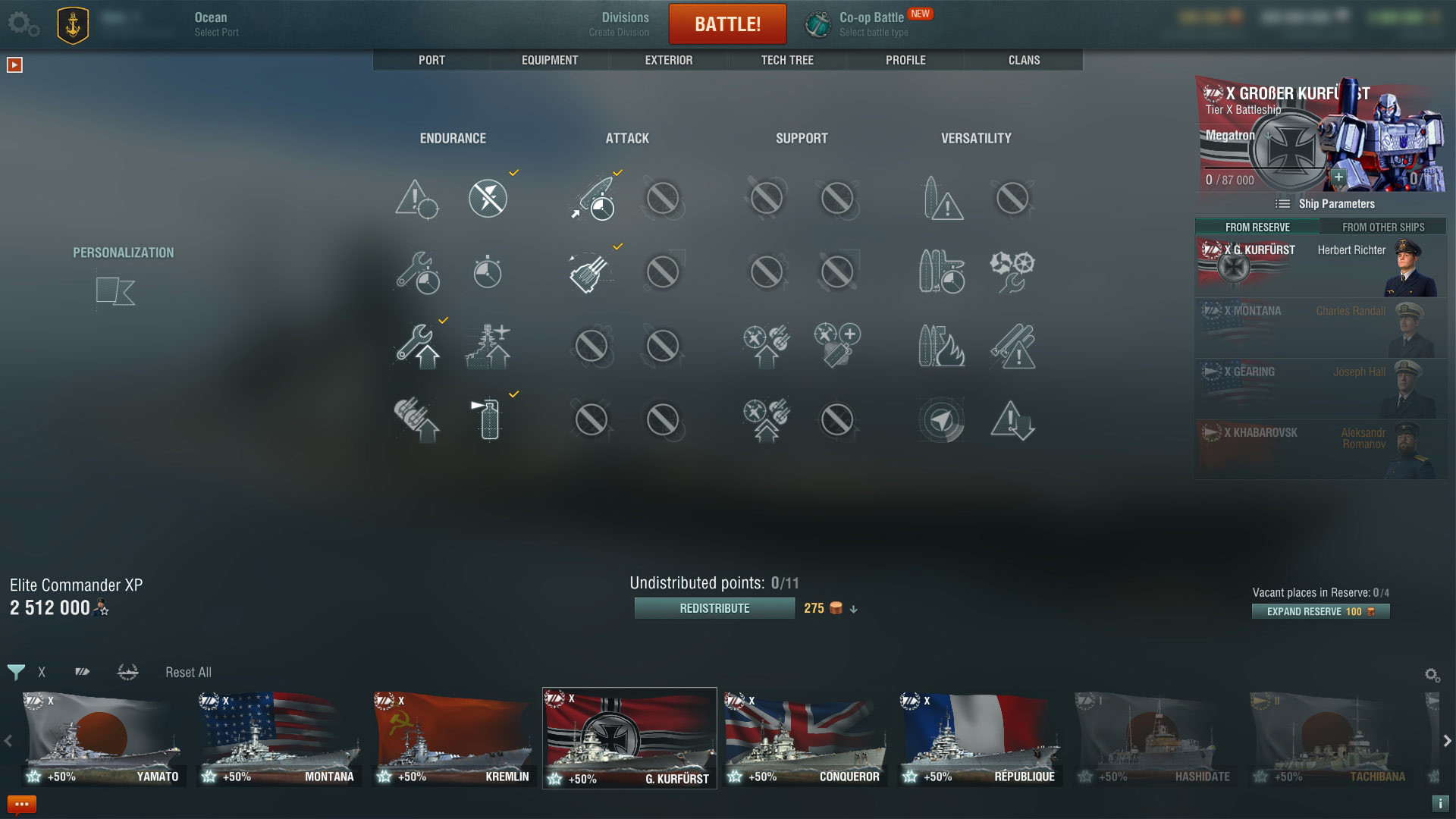Switch to the EXTERIOR tab
The height and width of the screenshot is (819, 1456).
[x=668, y=60]
